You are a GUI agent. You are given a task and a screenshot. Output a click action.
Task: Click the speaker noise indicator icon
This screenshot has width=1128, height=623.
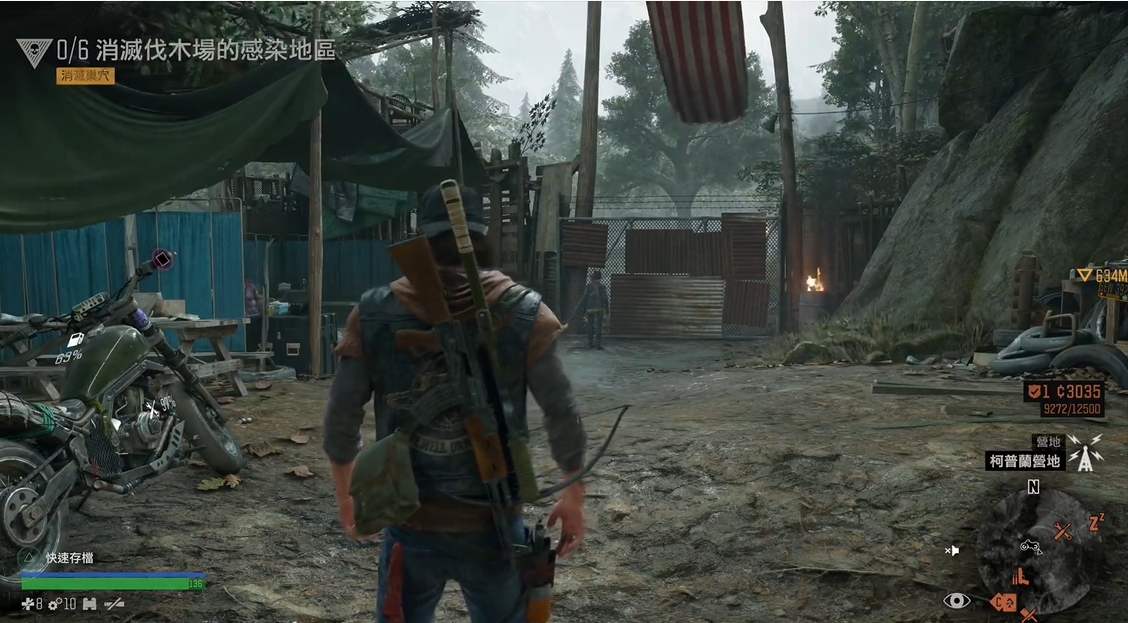point(953,550)
